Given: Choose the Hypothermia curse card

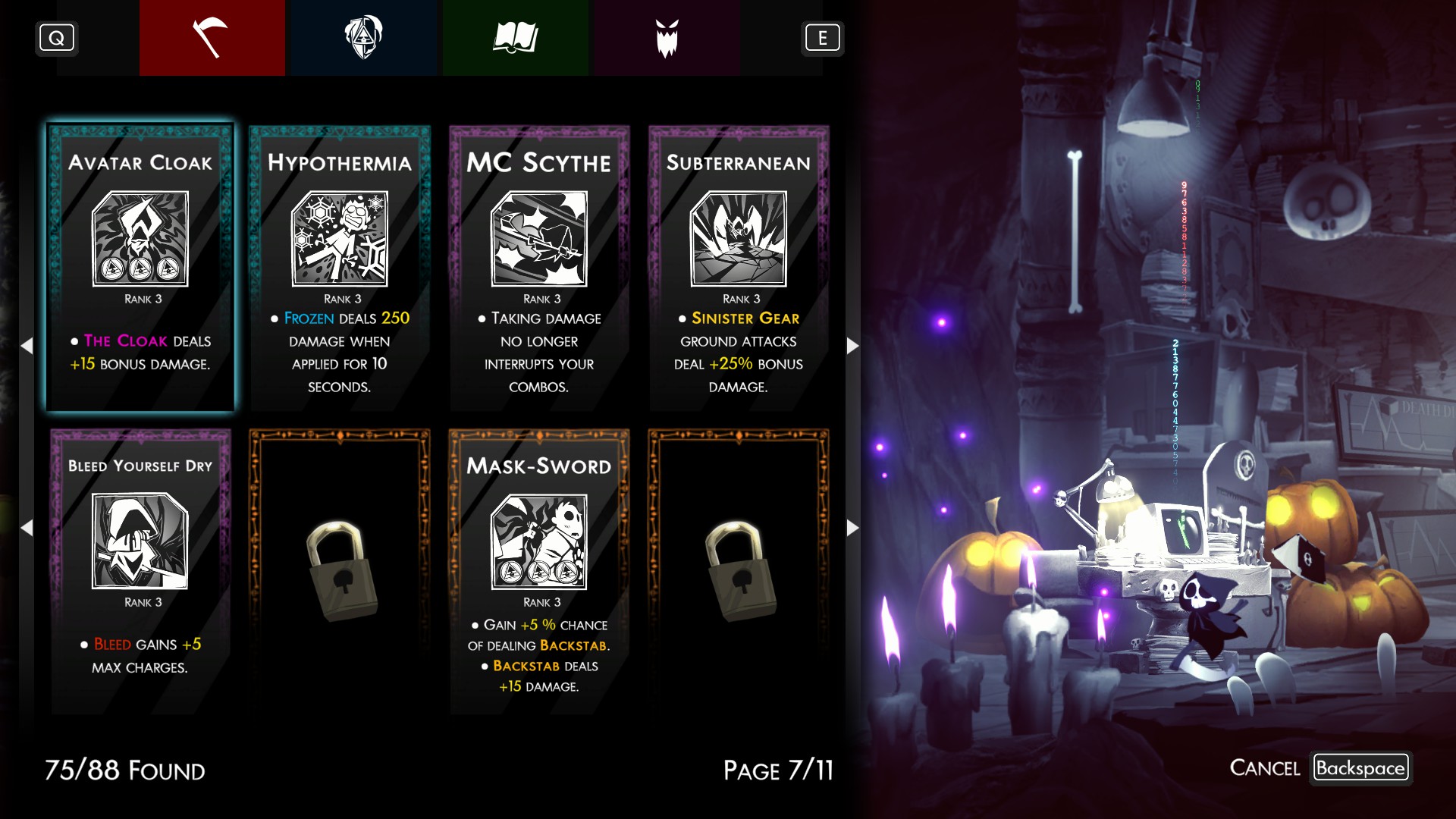Looking at the screenshot, I should pyautogui.click(x=340, y=268).
